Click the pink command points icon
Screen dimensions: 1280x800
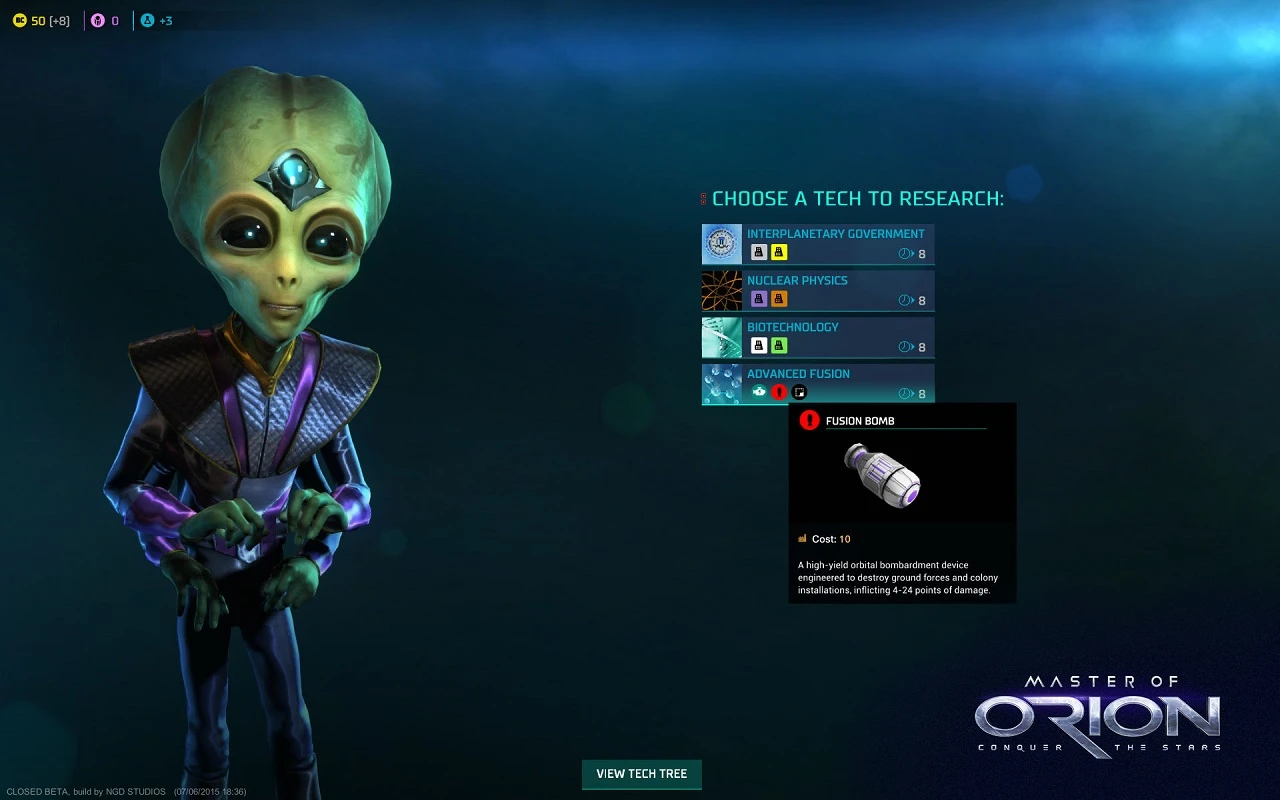[98, 20]
